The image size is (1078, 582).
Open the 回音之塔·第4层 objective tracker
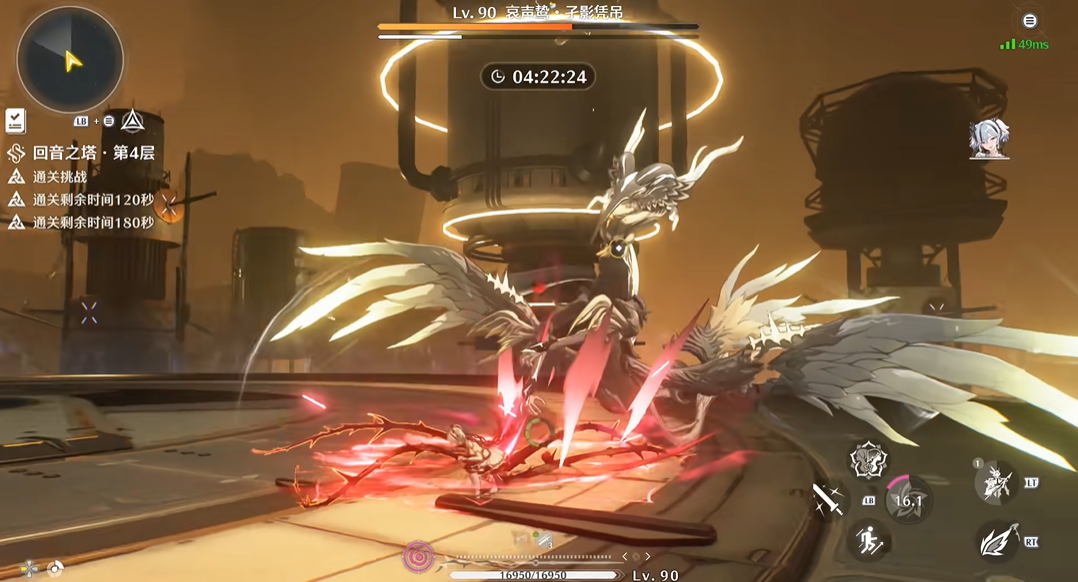(x=84, y=153)
